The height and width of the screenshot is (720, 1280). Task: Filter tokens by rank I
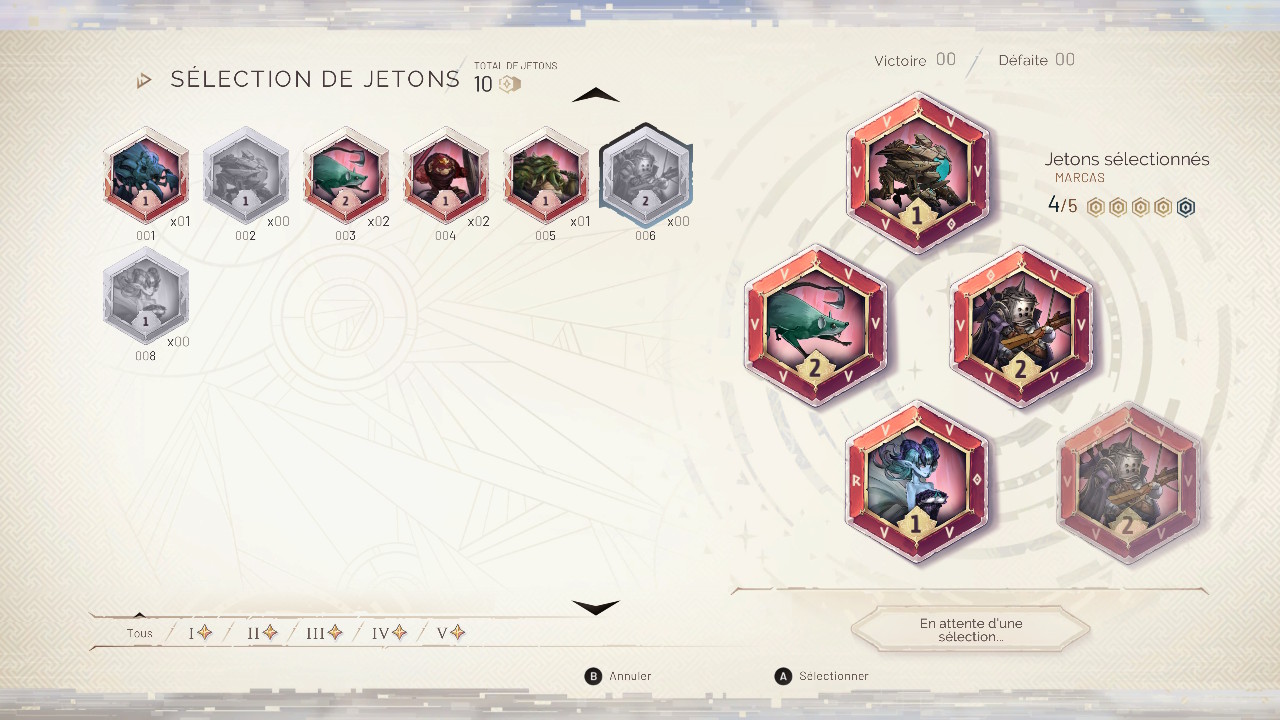pos(200,633)
